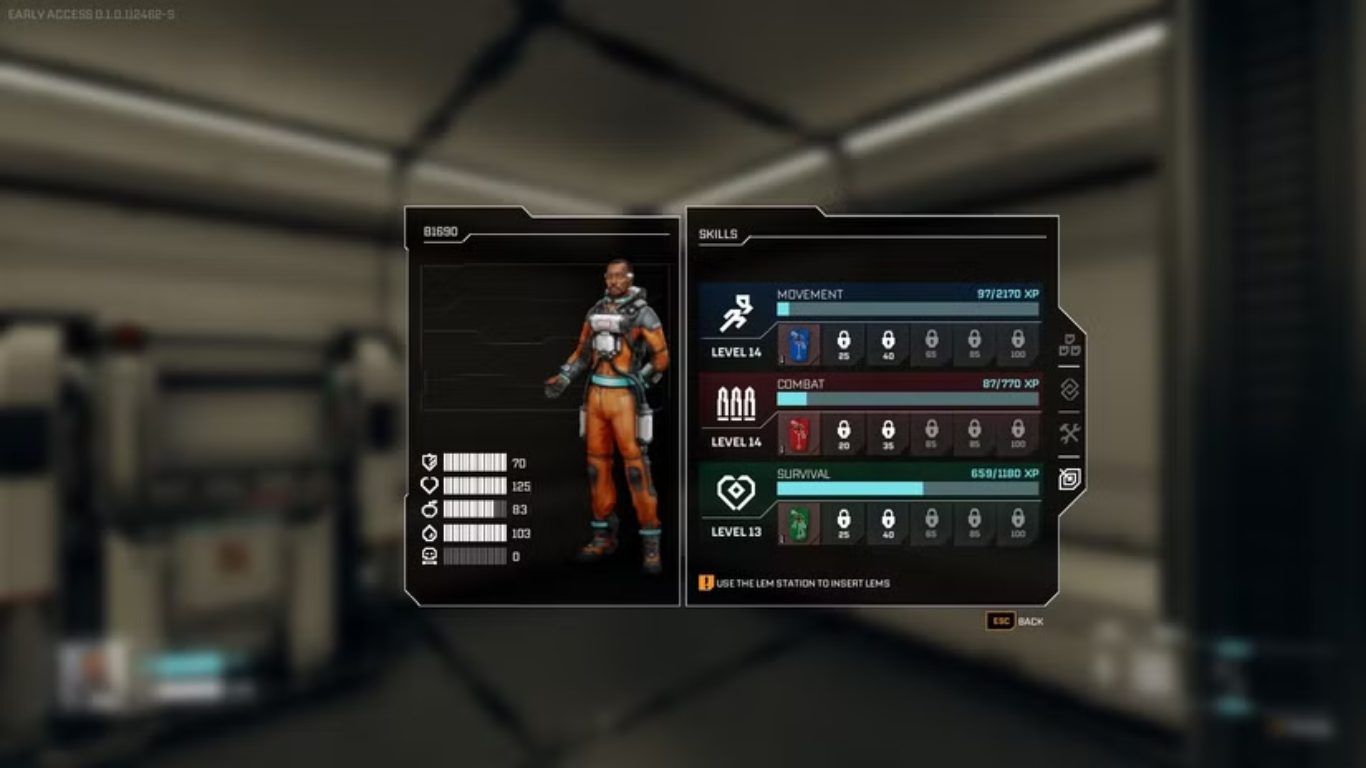
Task: Click the Survival slot locked until level 40
Action: pos(887,523)
